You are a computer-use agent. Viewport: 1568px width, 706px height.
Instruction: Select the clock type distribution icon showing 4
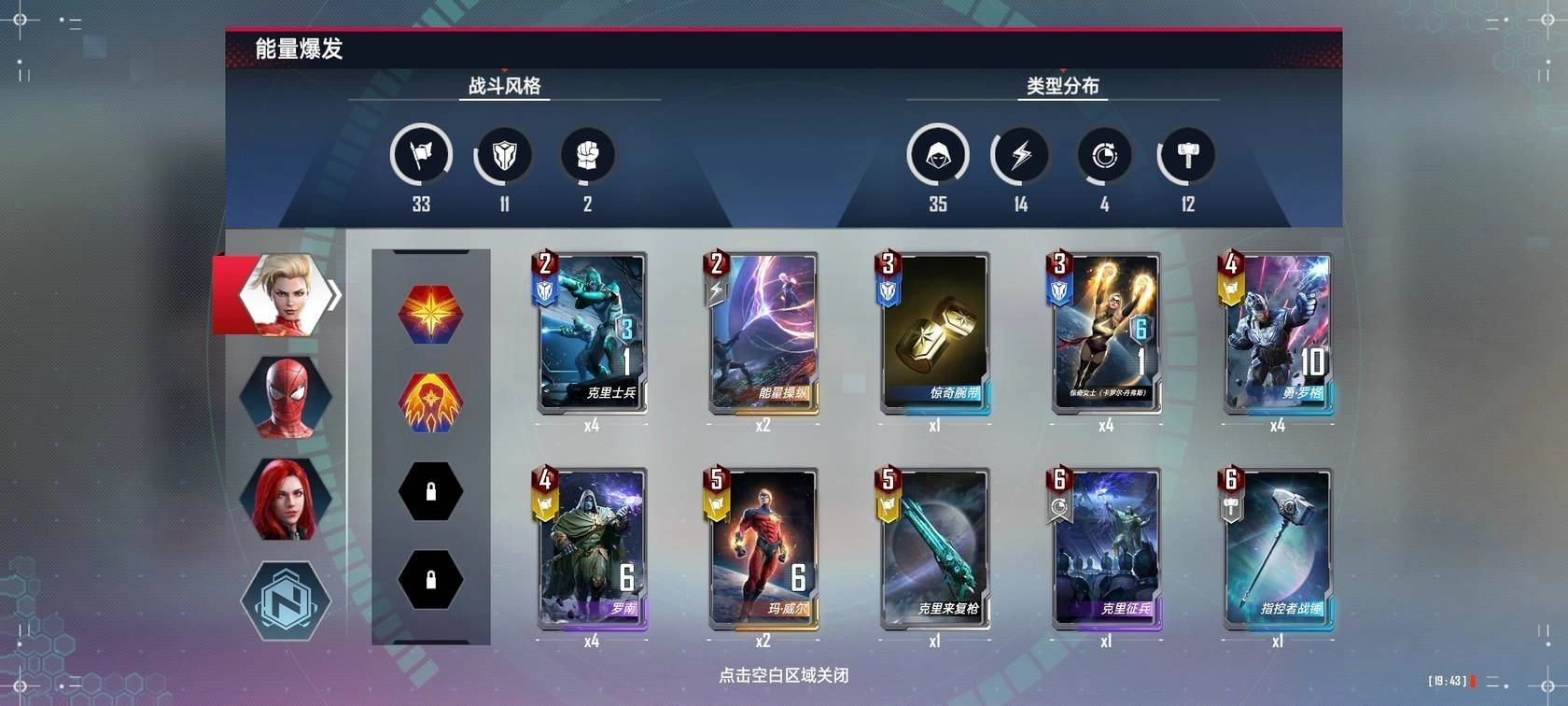pyautogui.click(x=1104, y=155)
